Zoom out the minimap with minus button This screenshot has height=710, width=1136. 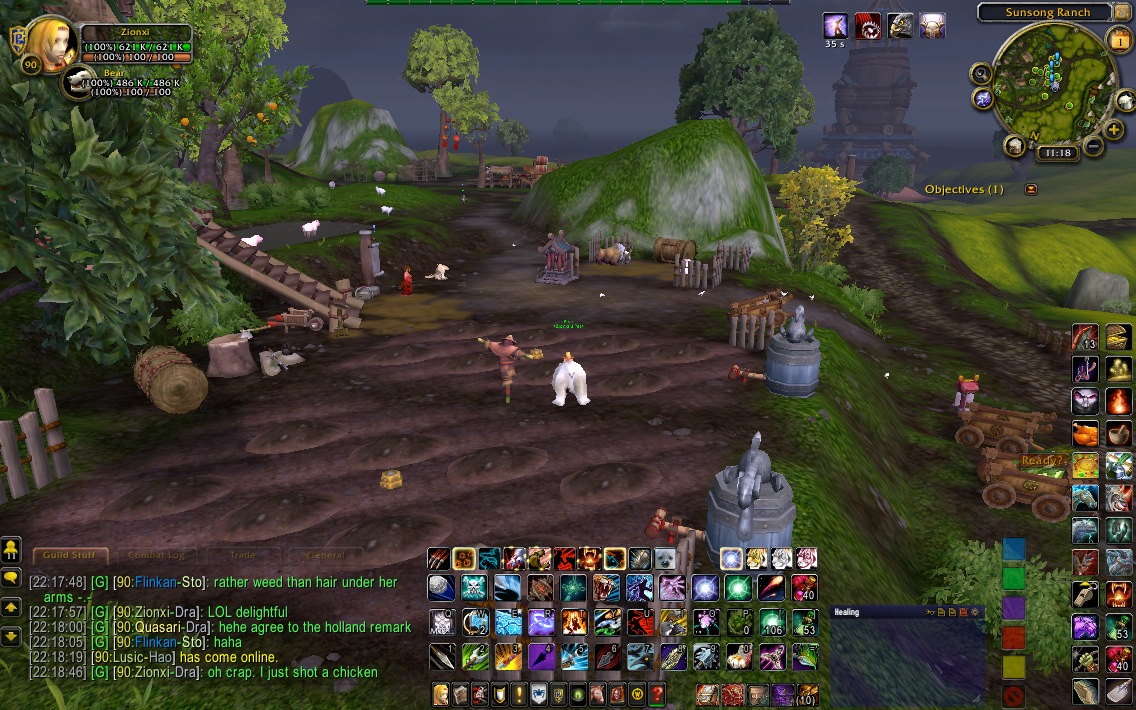click(x=1092, y=147)
